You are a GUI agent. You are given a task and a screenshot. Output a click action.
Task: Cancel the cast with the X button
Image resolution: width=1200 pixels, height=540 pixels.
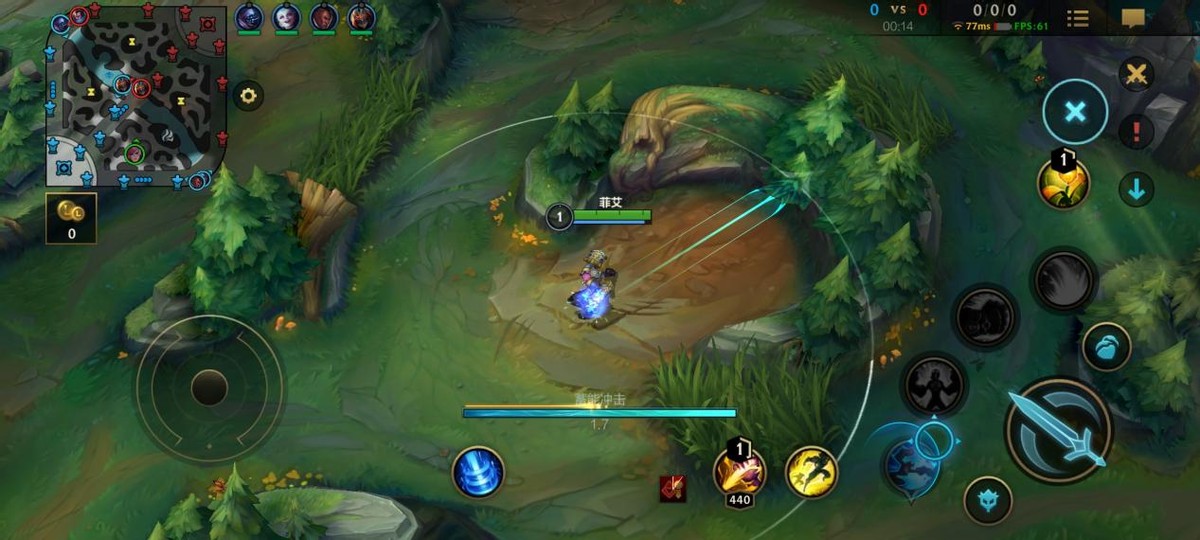tap(1075, 112)
